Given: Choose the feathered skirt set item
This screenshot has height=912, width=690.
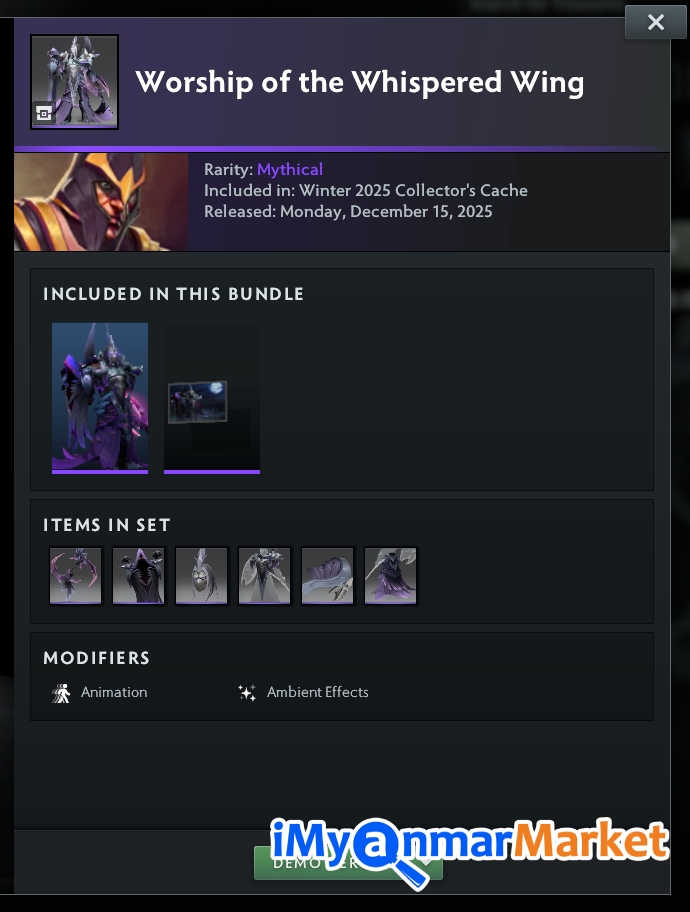Looking at the screenshot, I should (x=391, y=576).
